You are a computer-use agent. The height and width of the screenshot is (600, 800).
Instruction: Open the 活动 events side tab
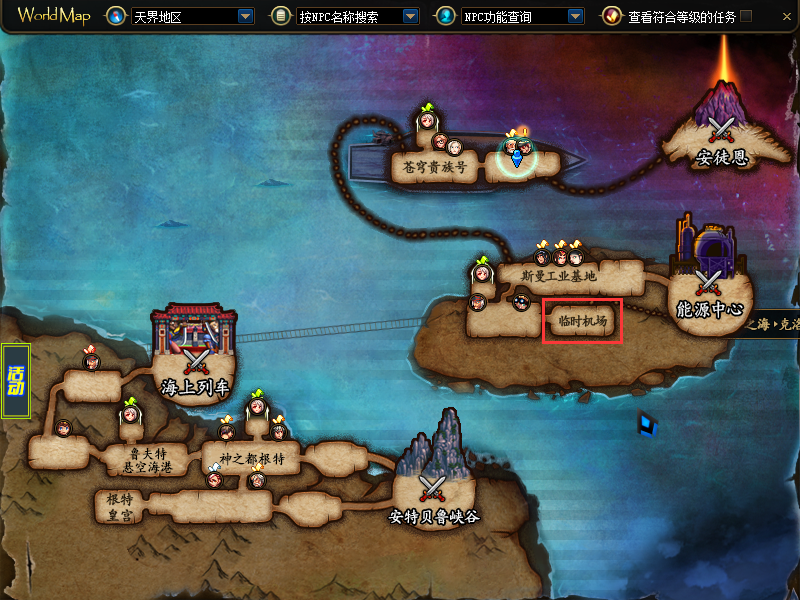click(16, 381)
